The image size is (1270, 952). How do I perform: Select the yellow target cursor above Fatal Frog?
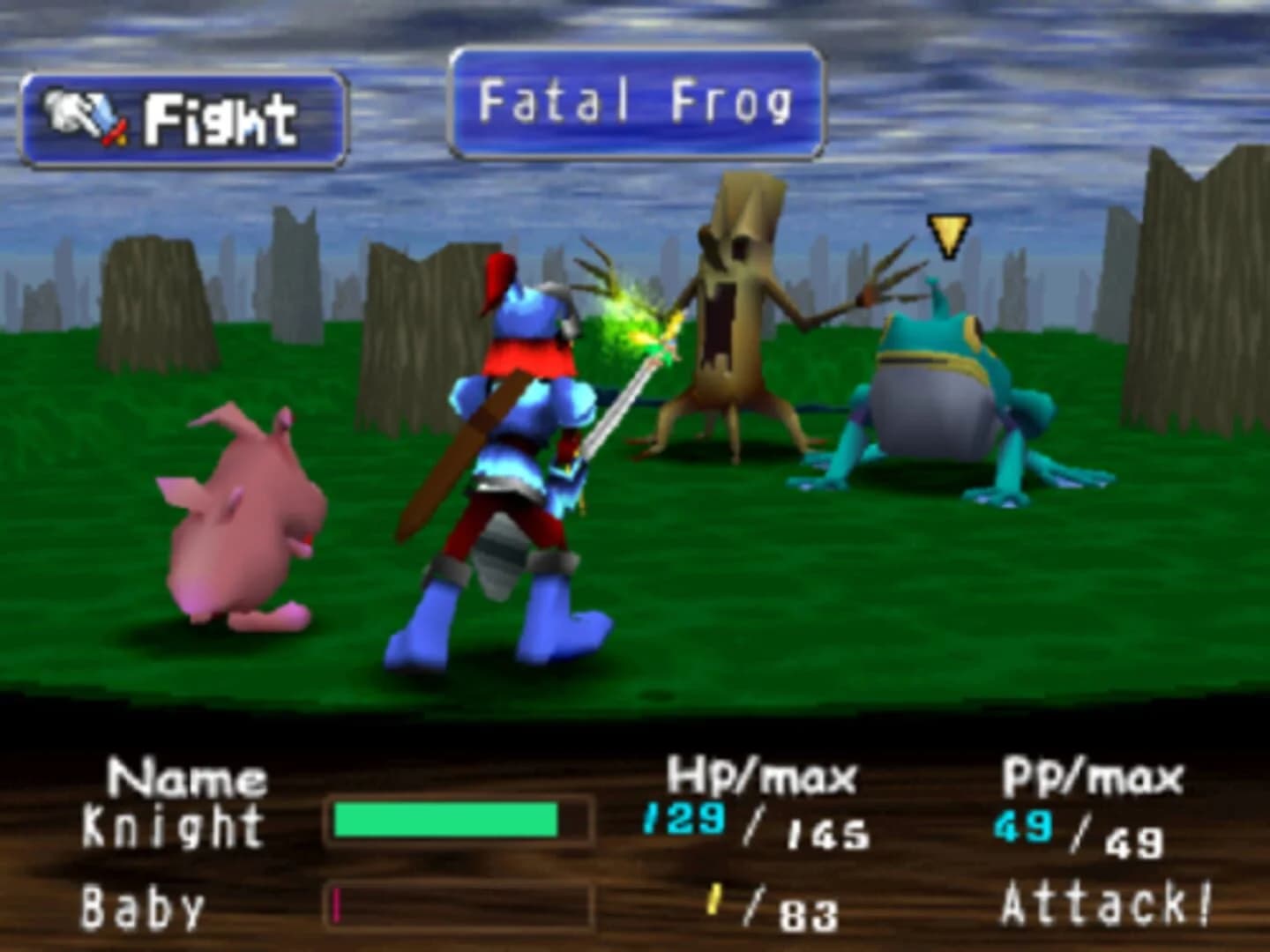coord(950,236)
